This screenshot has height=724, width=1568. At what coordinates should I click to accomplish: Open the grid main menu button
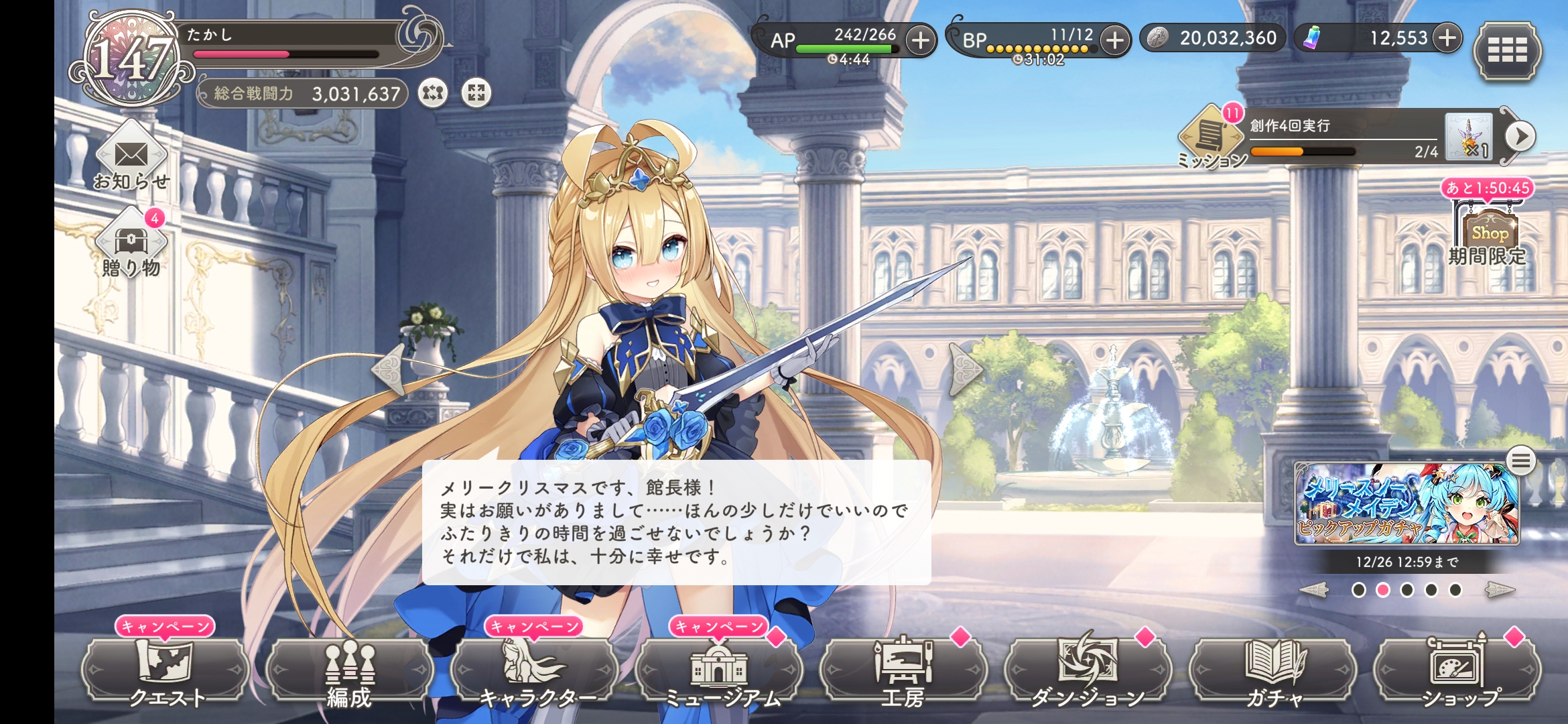[x=1507, y=50]
